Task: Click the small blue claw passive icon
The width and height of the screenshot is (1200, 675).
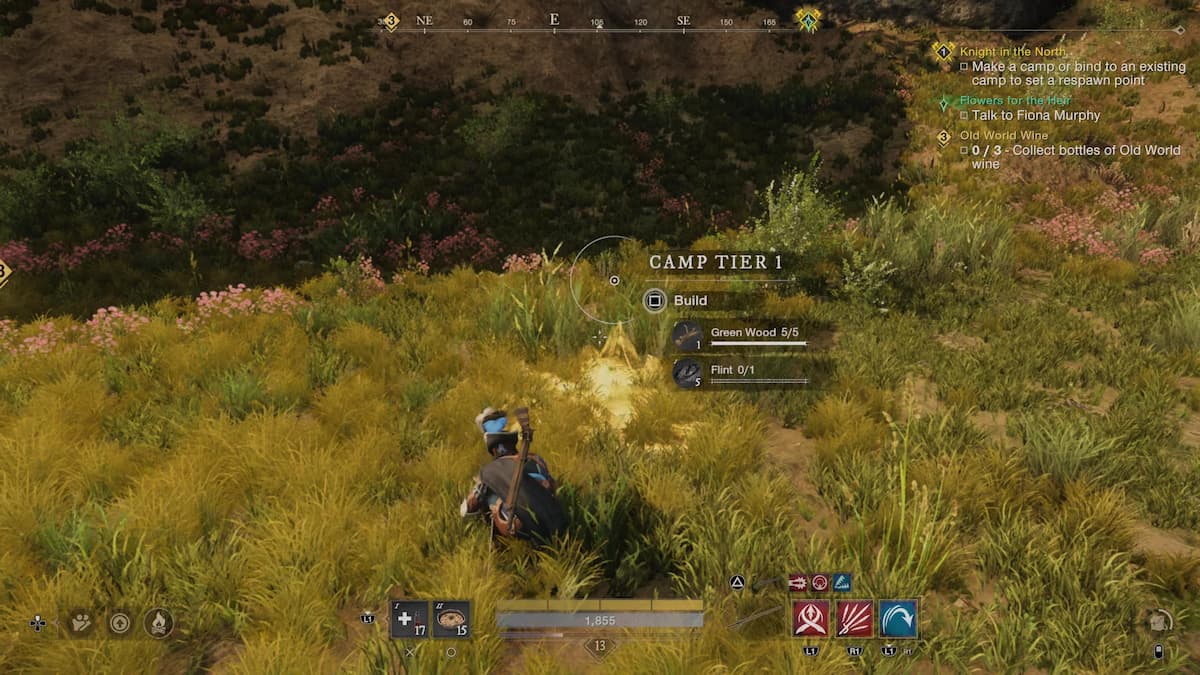Action: point(842,582)
